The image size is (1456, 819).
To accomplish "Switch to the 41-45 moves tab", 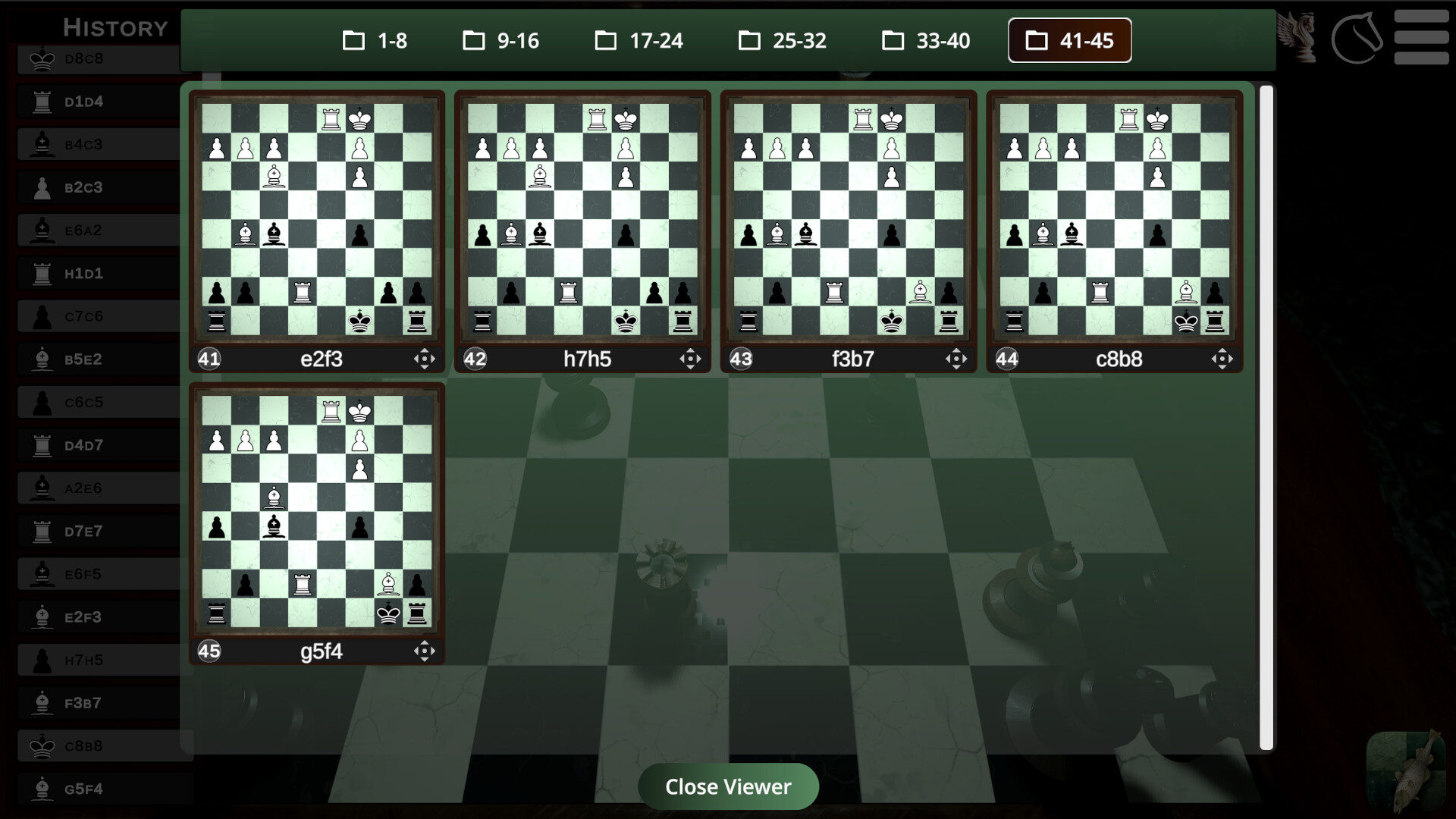I will [x=1069, y=40].
